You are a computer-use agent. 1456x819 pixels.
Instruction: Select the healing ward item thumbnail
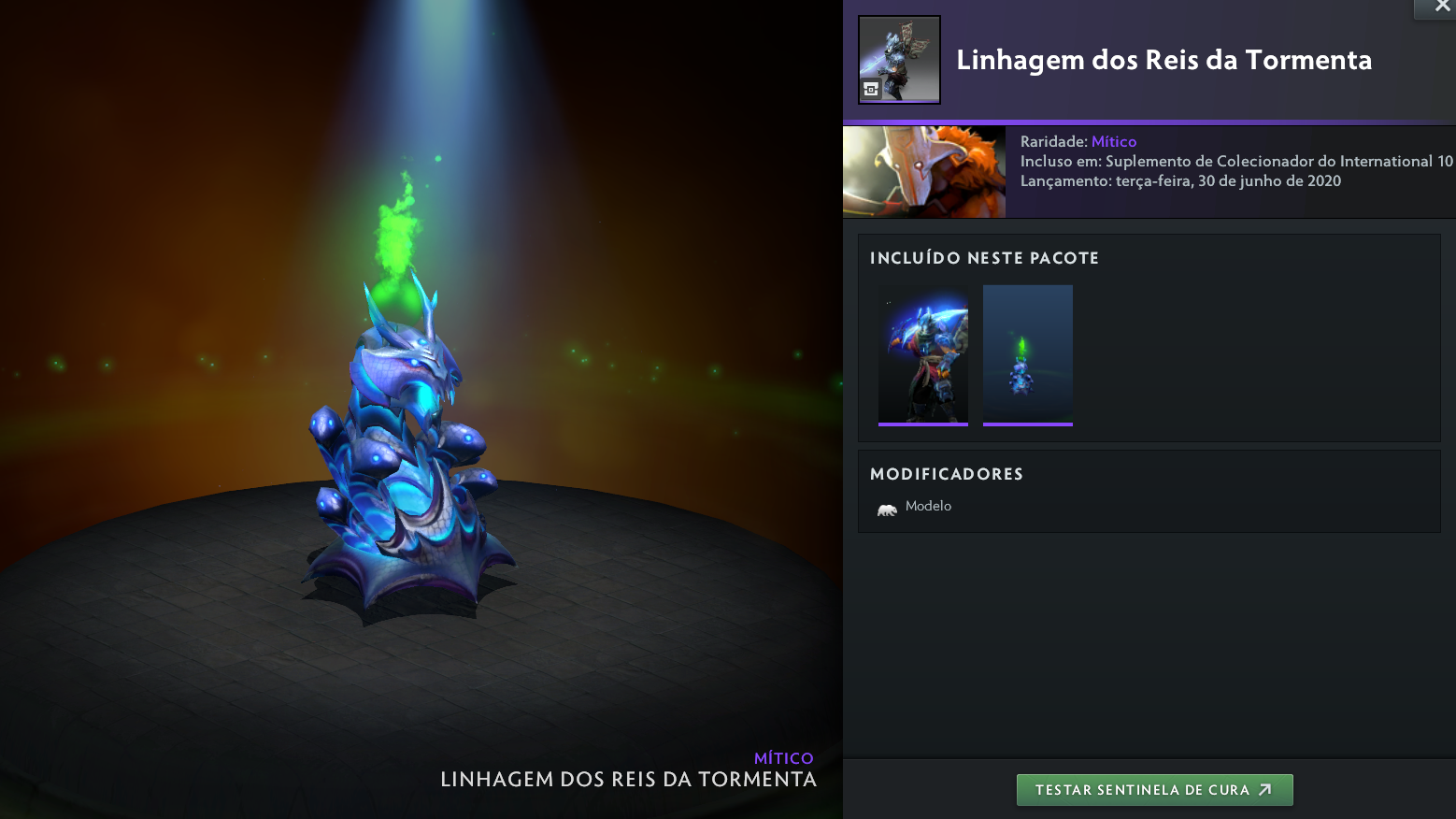[x=1027, y=355]
